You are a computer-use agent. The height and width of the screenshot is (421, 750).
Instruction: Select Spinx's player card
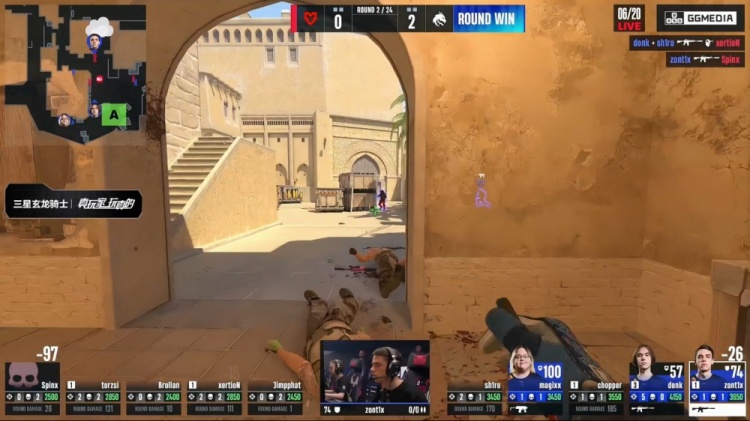pyautogui.click(x=32, y=389)
